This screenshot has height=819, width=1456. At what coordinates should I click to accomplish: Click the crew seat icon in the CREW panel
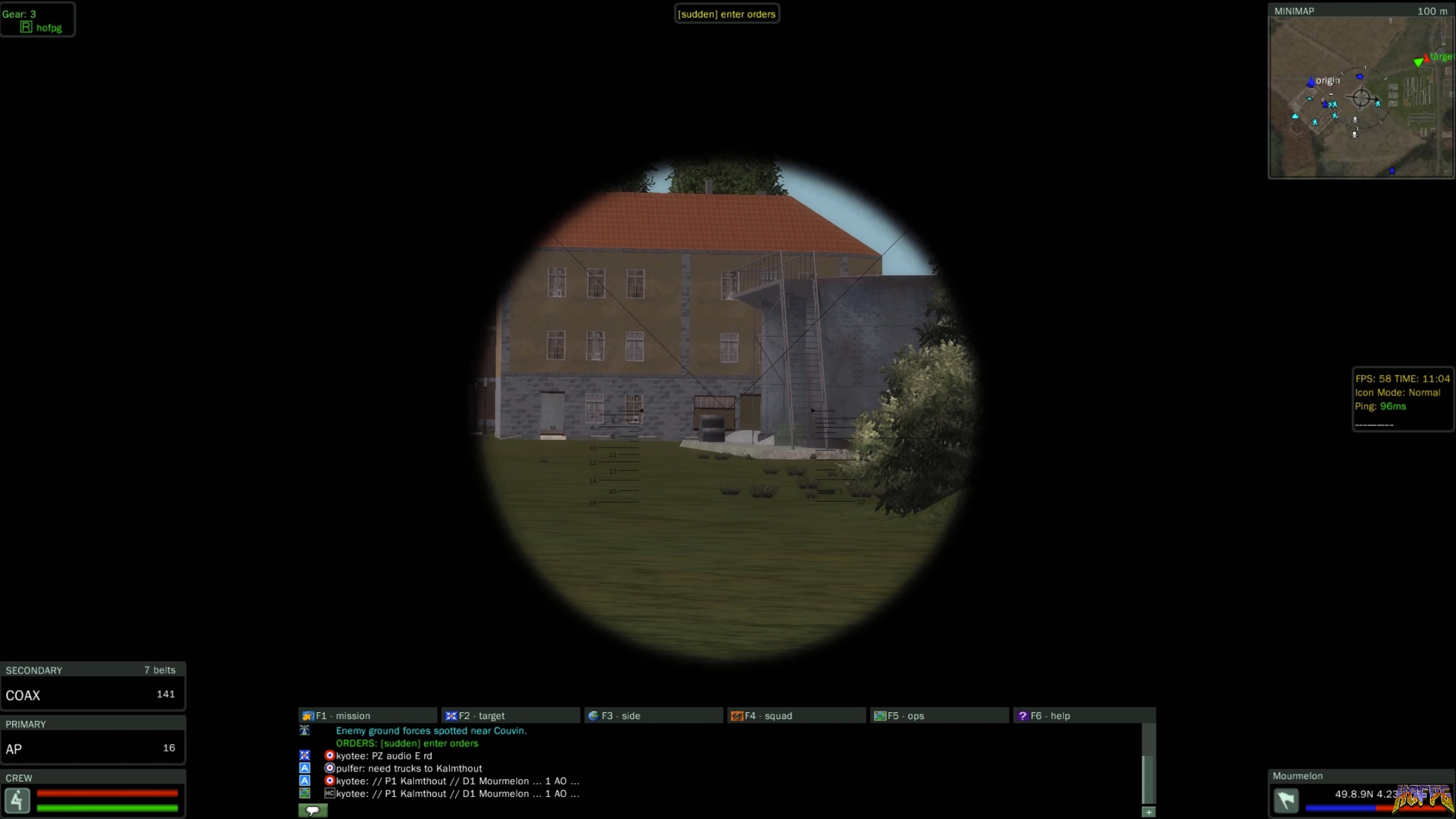[x=18, y=801]
